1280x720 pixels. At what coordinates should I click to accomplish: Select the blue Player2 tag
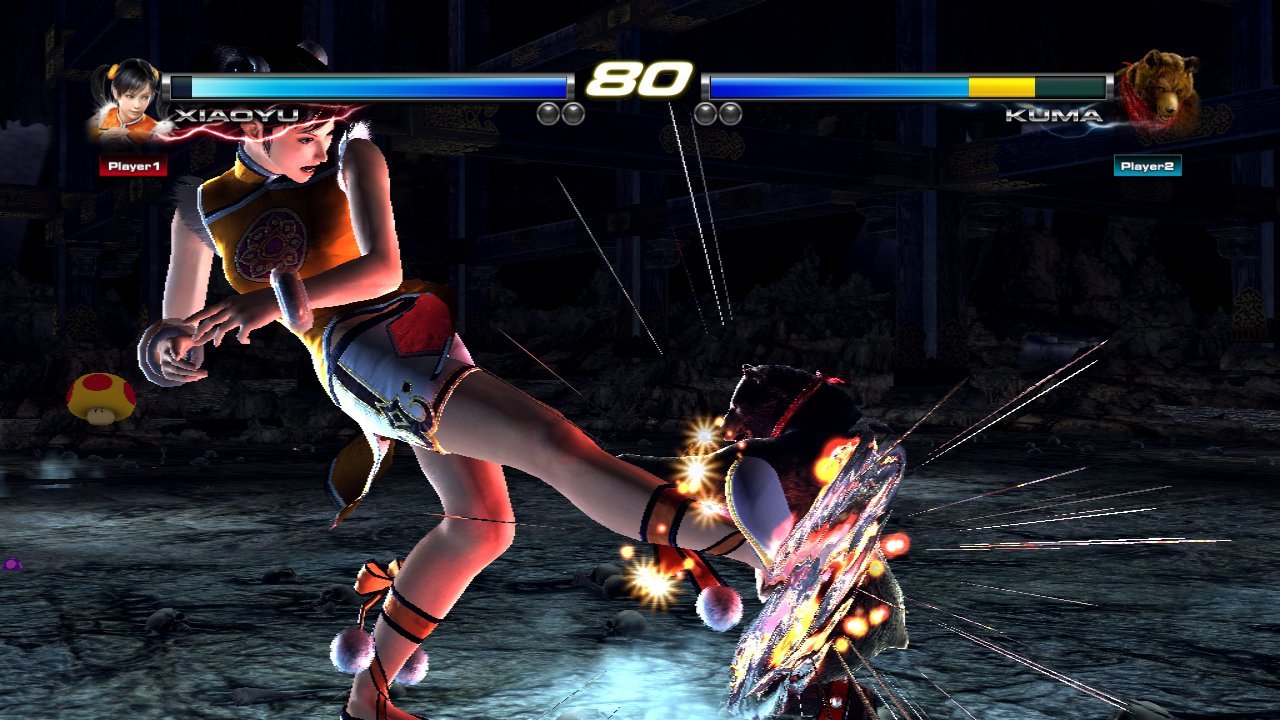click(x=1147, y=166)
